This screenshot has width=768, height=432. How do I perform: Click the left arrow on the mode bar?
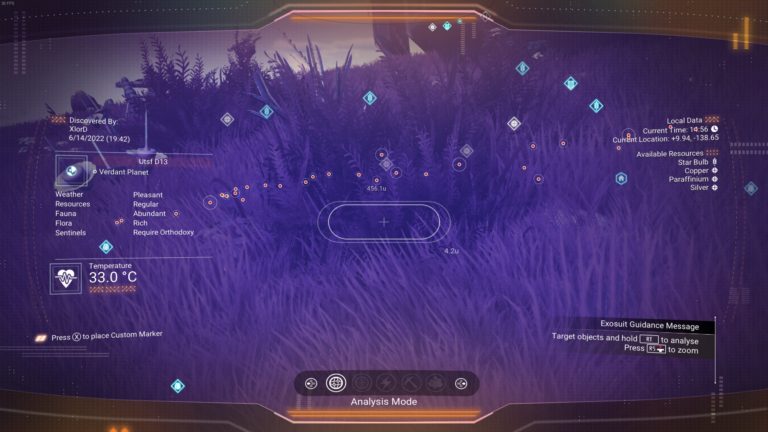coord(310,383)
